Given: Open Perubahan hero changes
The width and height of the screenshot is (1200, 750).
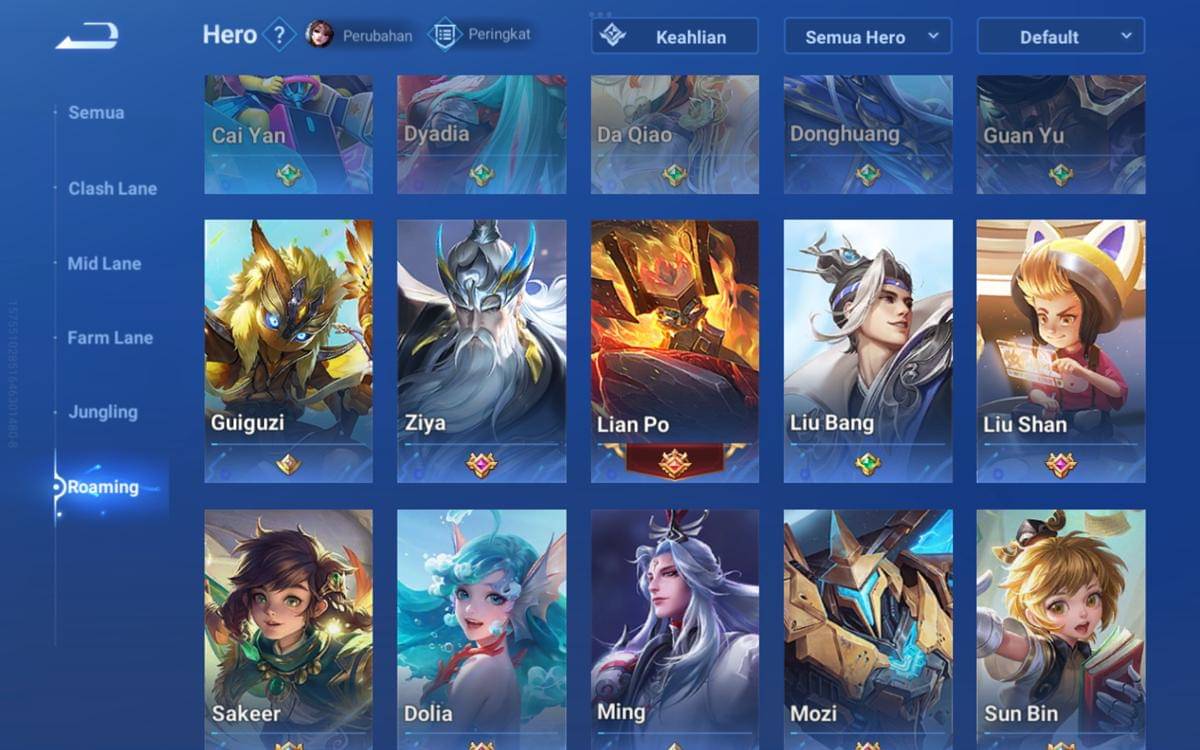Looking at the screenshot, I should (360, 35).
